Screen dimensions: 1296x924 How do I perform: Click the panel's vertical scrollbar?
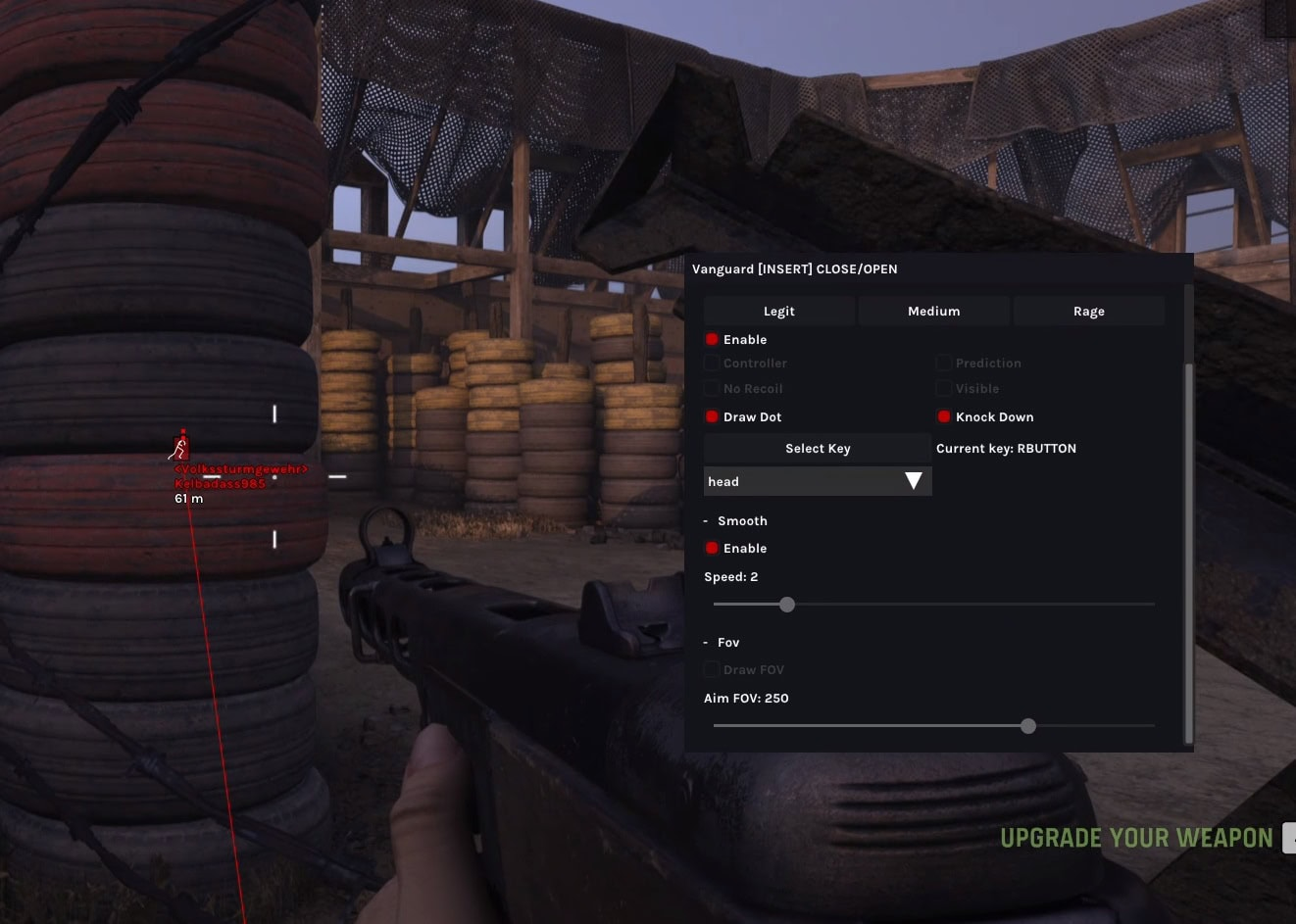click(x=1189, y=549)
